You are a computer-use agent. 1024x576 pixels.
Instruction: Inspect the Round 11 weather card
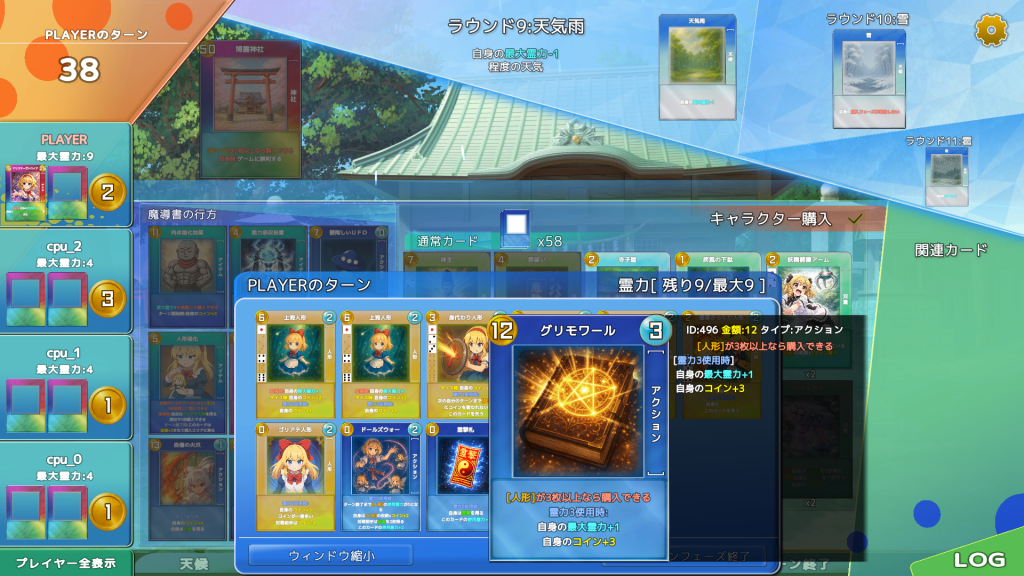point(945,177)
